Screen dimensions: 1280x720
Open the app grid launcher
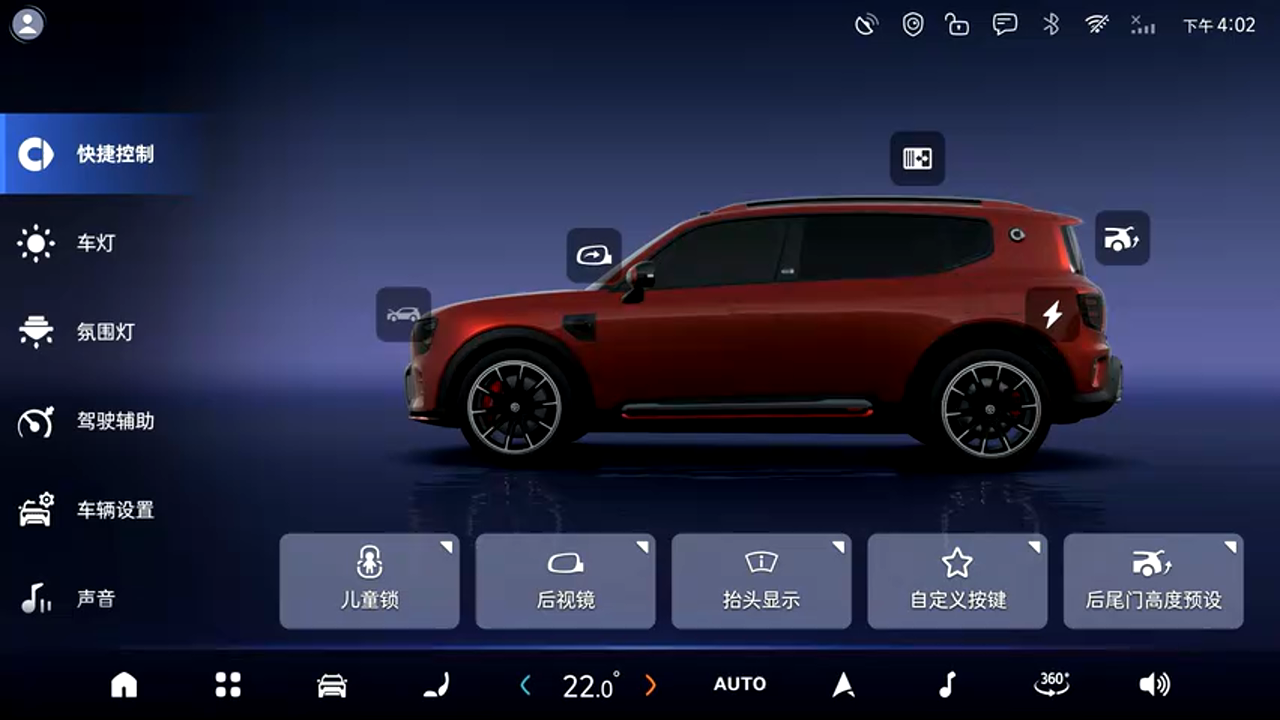pyautogui.click(x=228, y=685)
